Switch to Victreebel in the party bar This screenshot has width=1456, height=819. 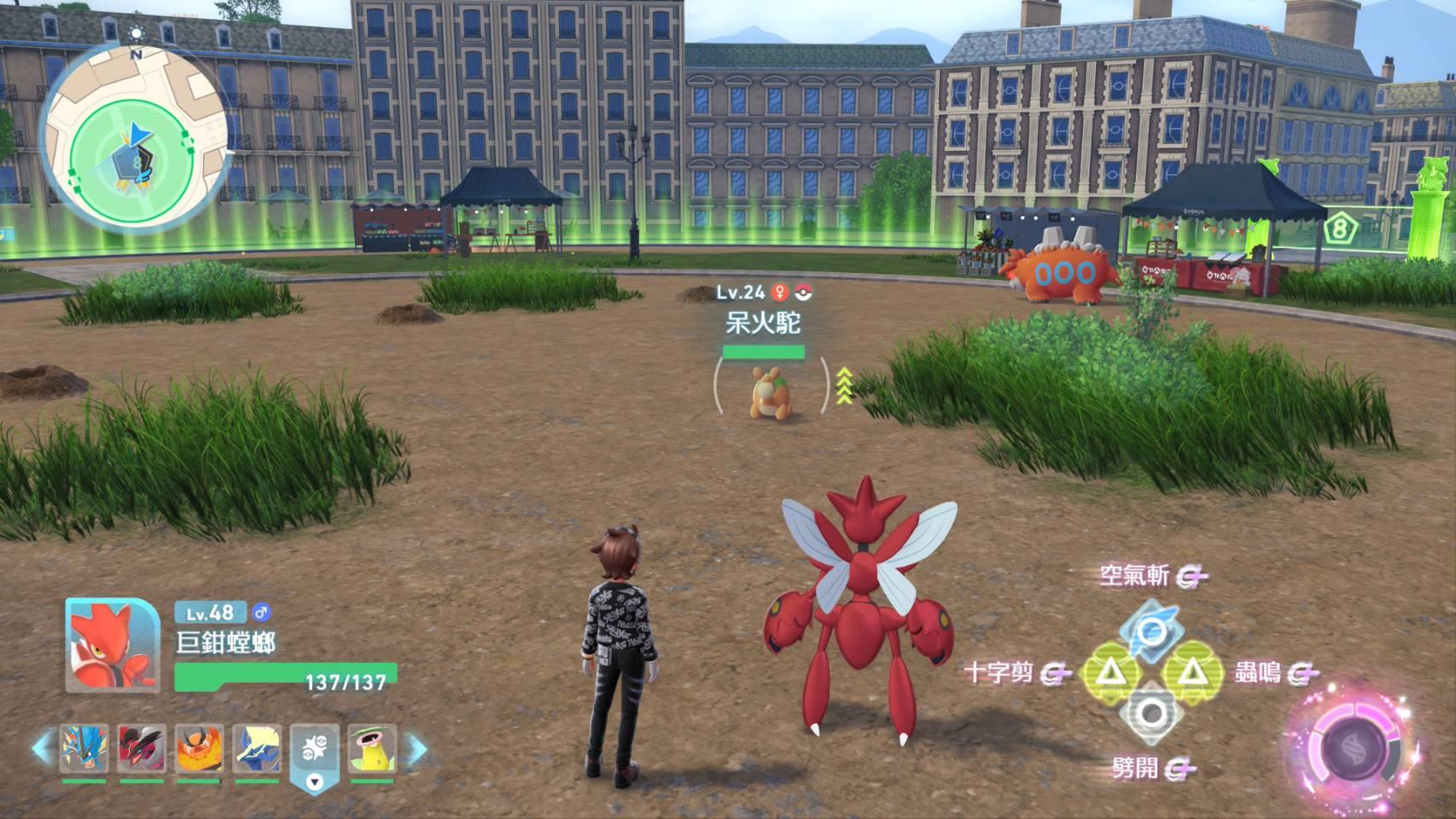click(372, 748)
